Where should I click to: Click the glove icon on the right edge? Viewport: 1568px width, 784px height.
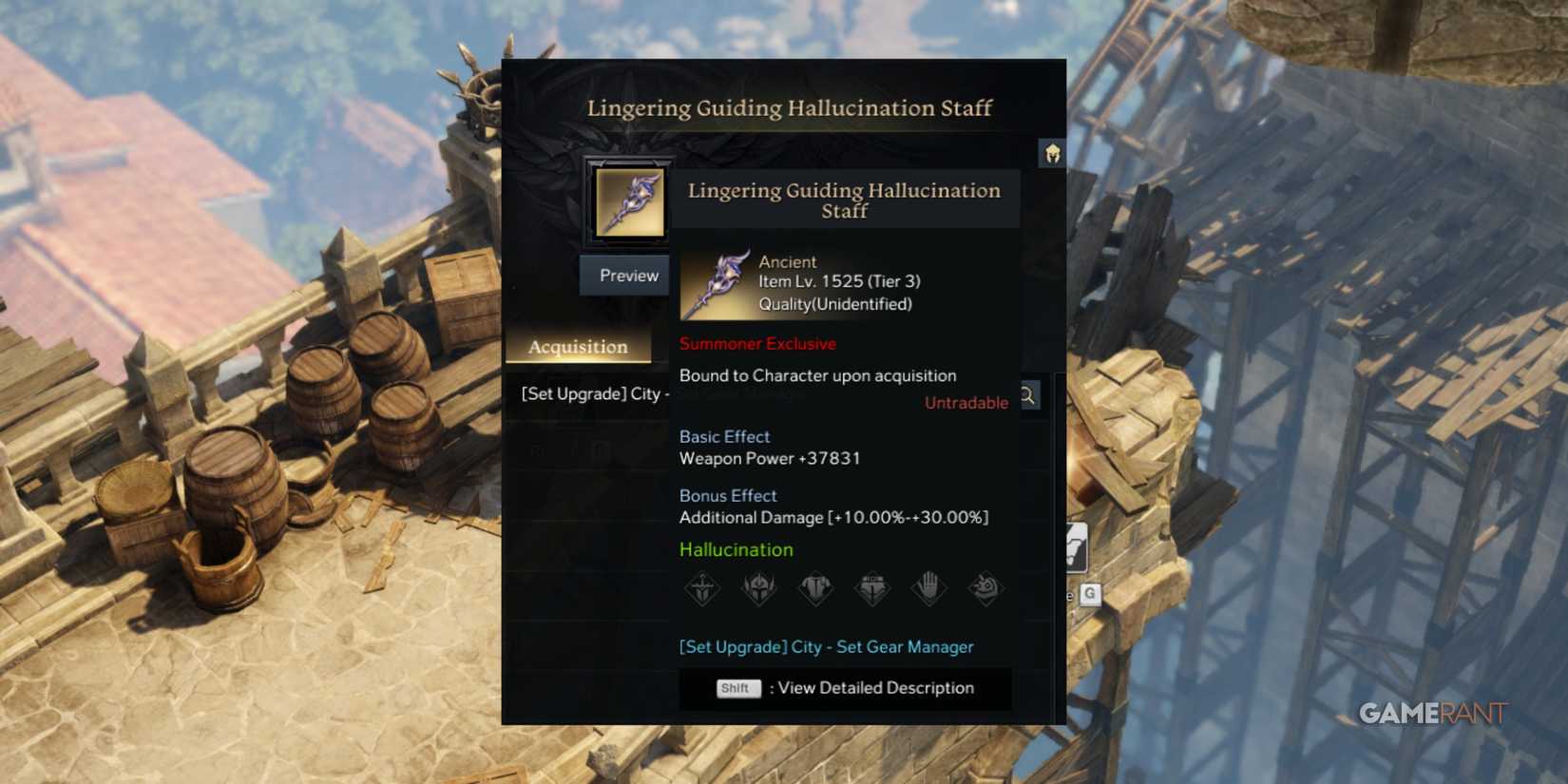point(1075,547)
